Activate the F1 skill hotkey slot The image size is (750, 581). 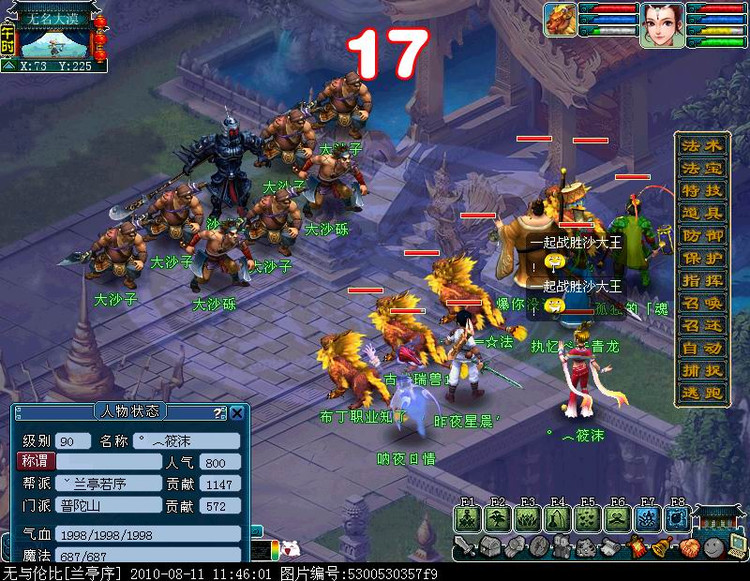click(468, 519)
